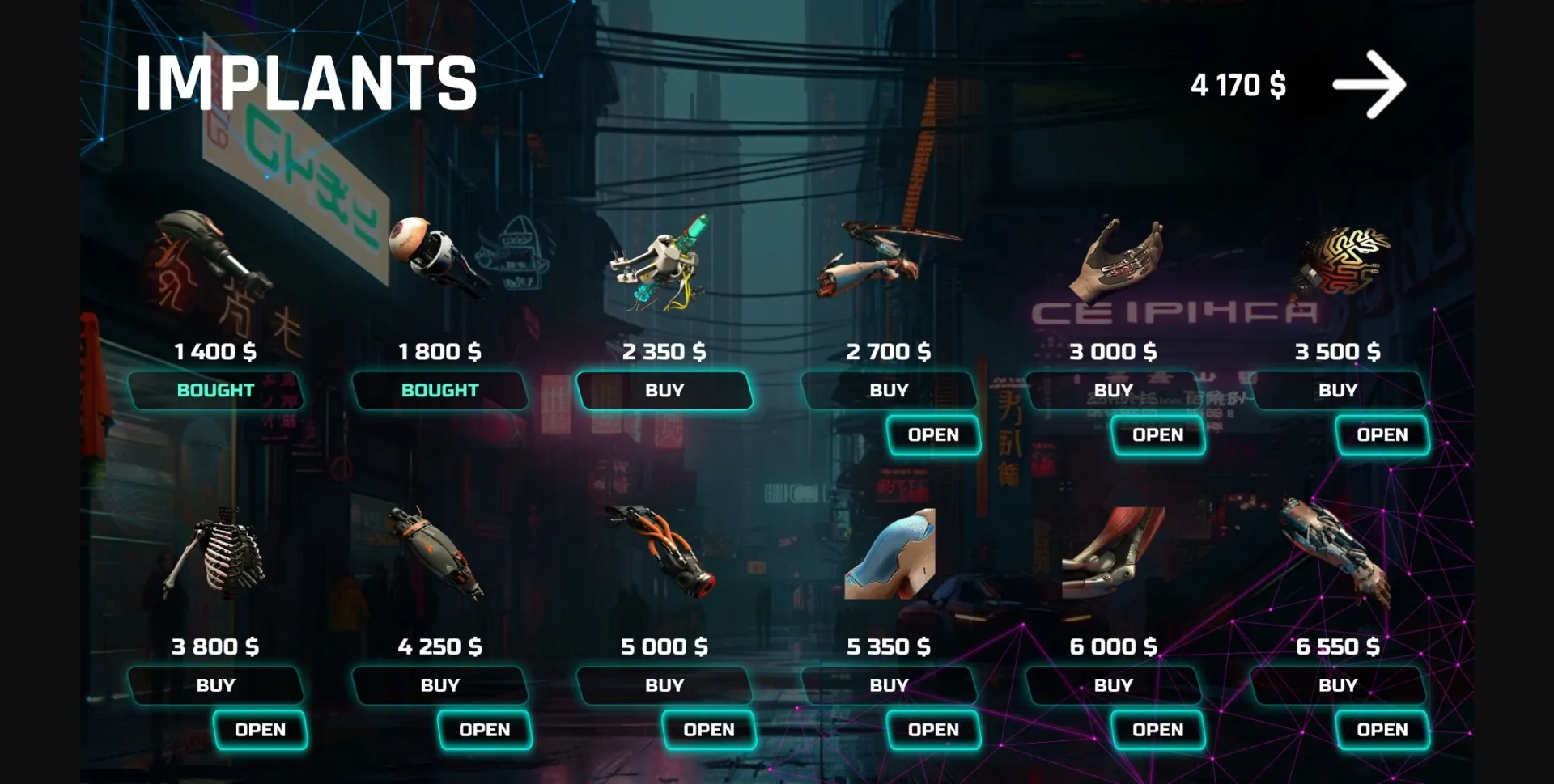This screenshot has width=1554, height=784.
Task: Open the 5 000 $ implant
Action: 708,730
